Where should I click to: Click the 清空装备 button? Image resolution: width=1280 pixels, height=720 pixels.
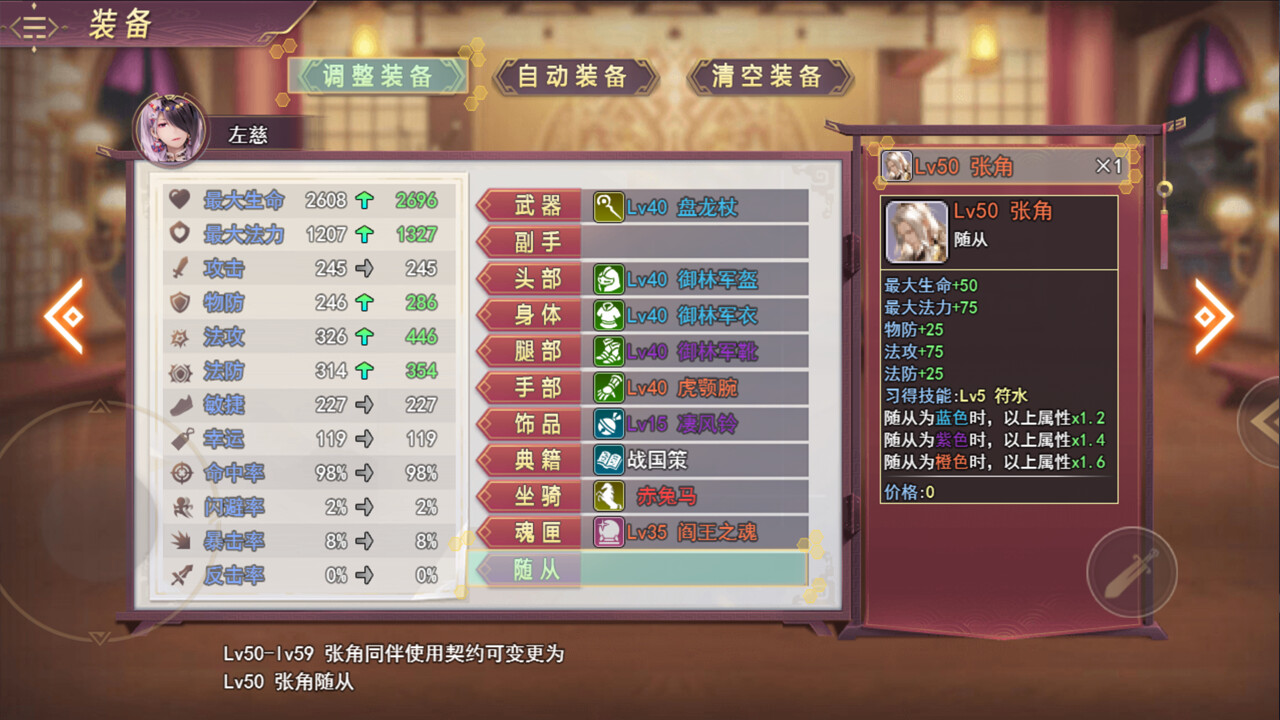coord(770,73)
